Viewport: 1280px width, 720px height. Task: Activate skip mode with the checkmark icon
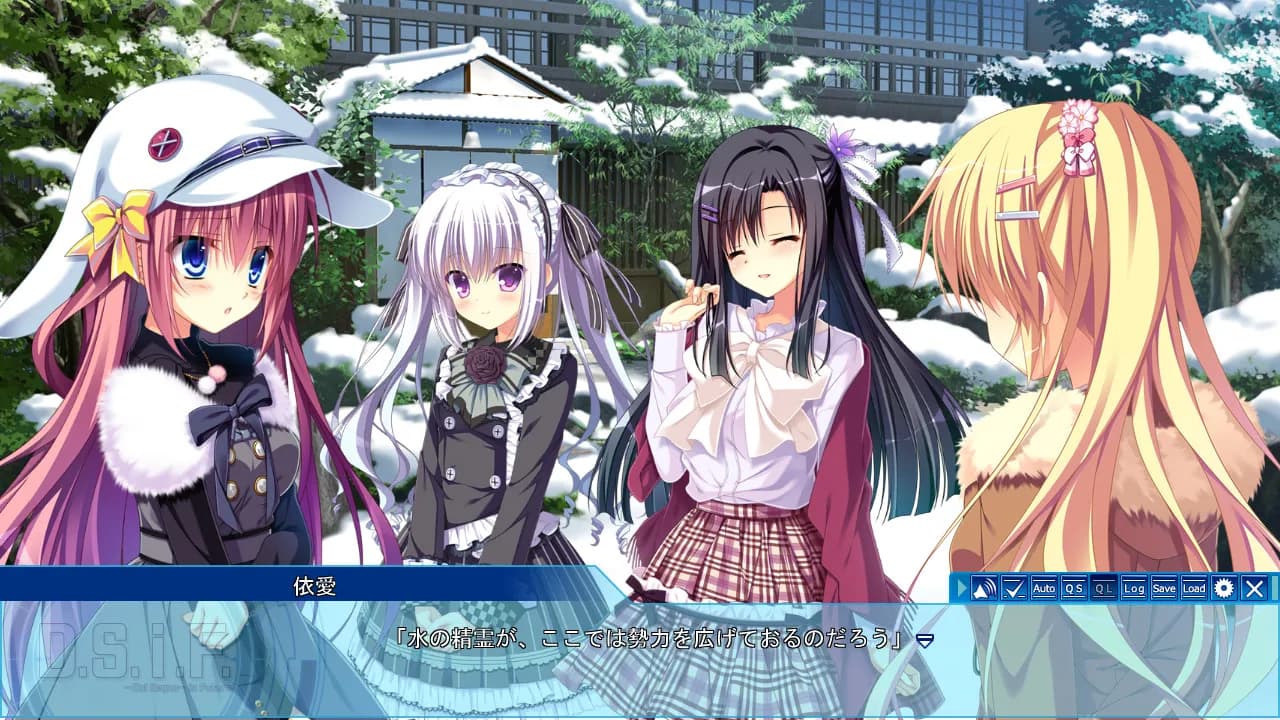pyautogui.click(x=1014, y=589)
